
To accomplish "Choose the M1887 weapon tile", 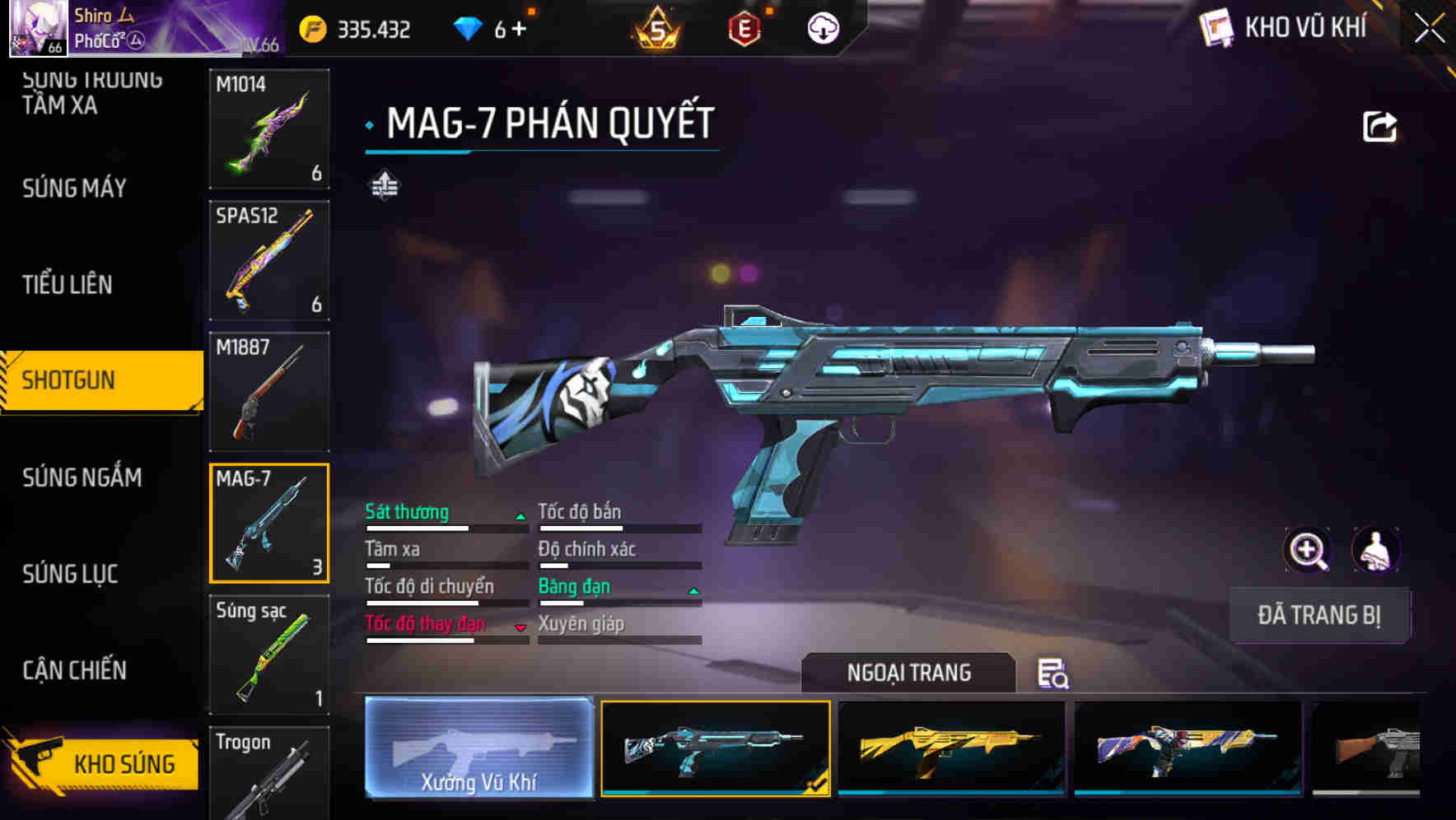I will (x=269, y=392).
